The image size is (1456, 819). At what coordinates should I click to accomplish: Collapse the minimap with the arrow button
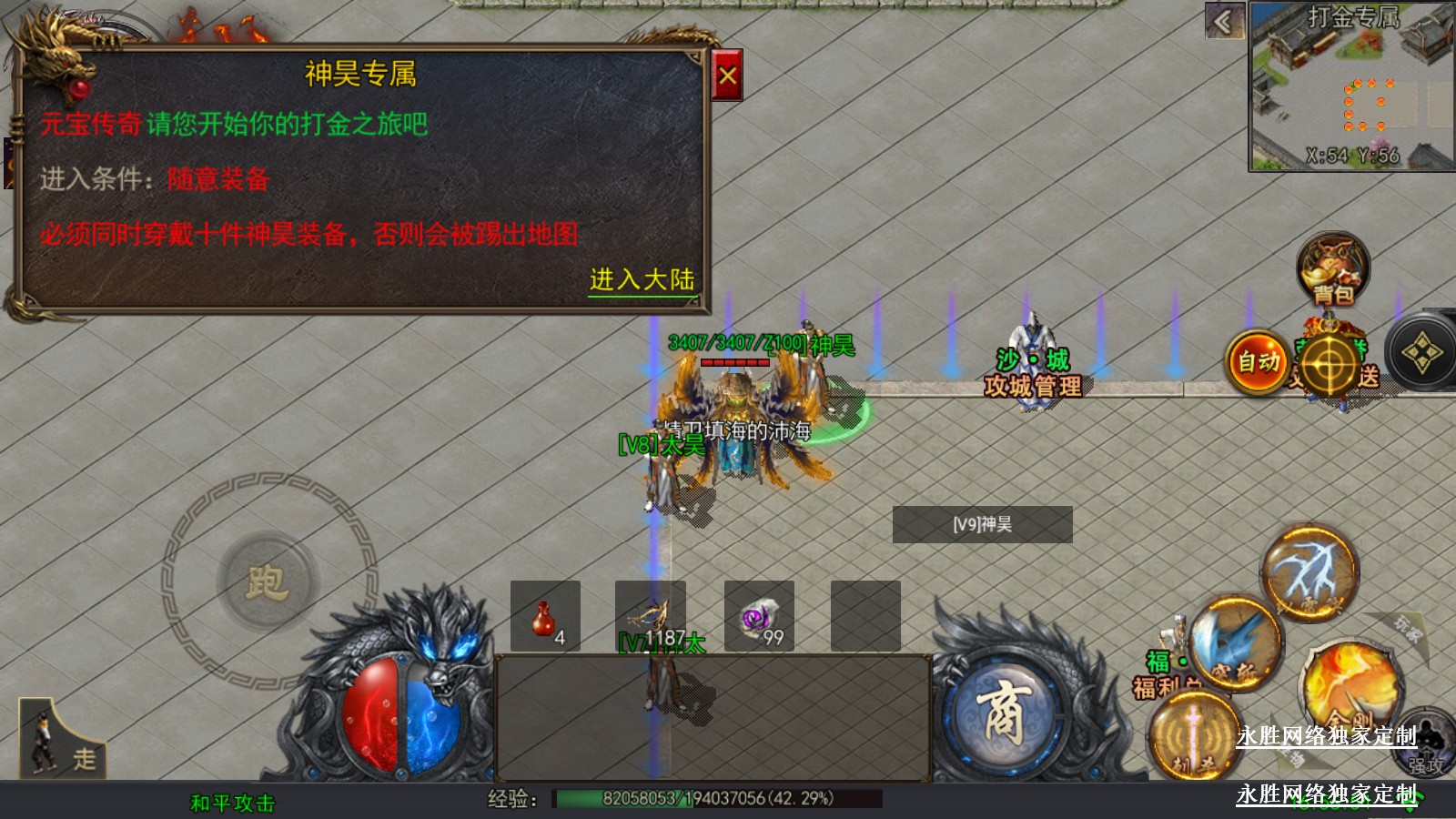click(x=1224, y=21)
